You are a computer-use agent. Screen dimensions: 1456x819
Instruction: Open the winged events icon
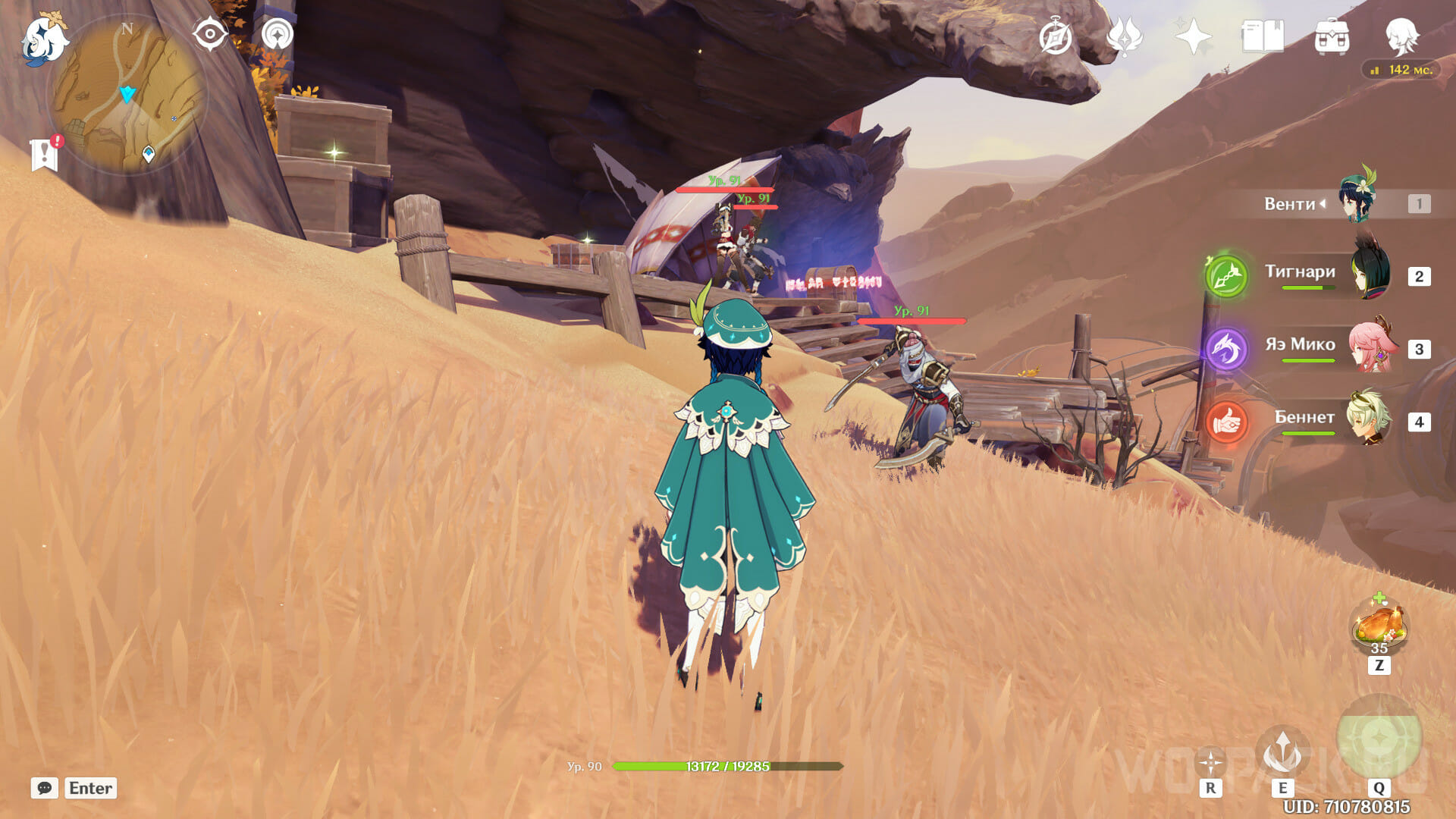pyautogui.click(x=1125, y=36)
